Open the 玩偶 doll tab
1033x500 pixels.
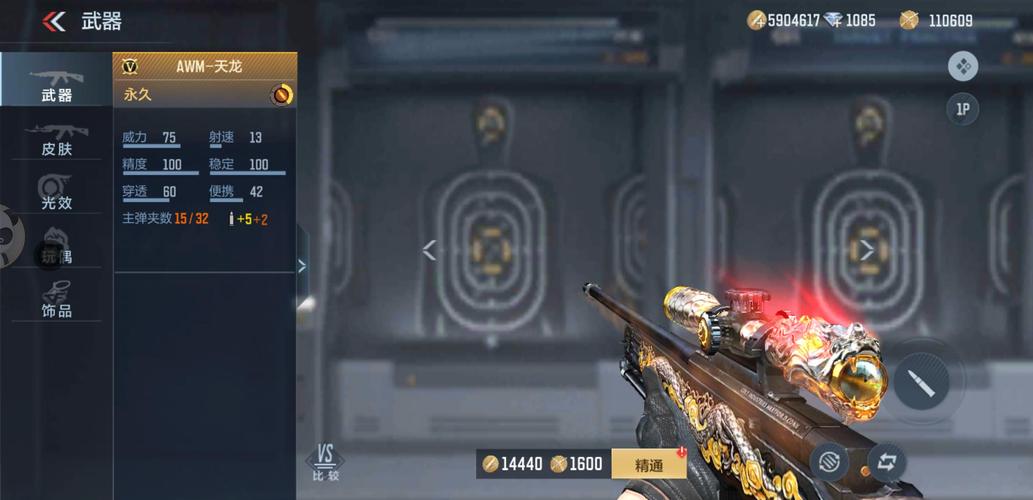click(56, 247)
